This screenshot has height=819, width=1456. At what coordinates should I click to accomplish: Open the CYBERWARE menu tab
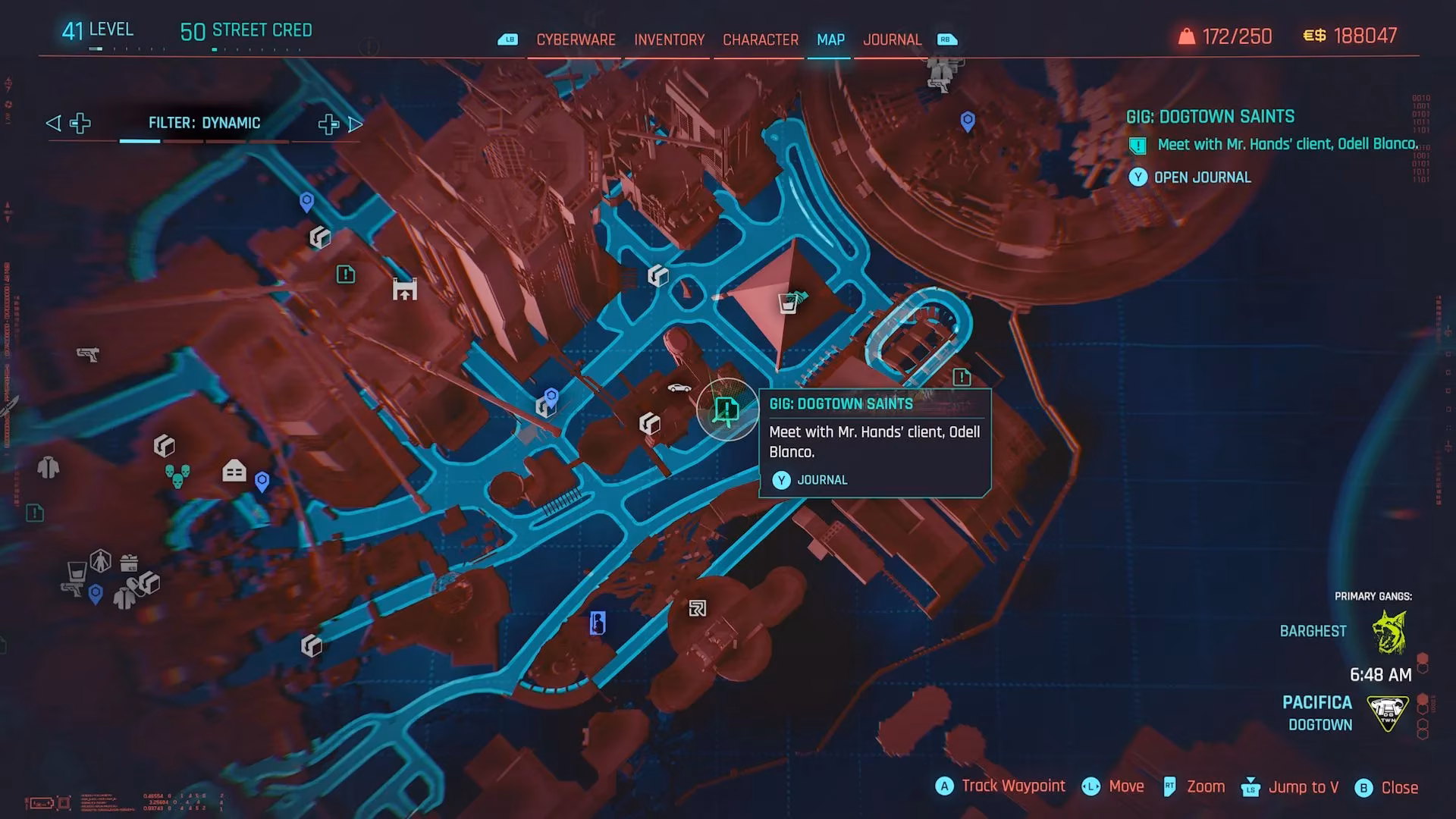575,39
